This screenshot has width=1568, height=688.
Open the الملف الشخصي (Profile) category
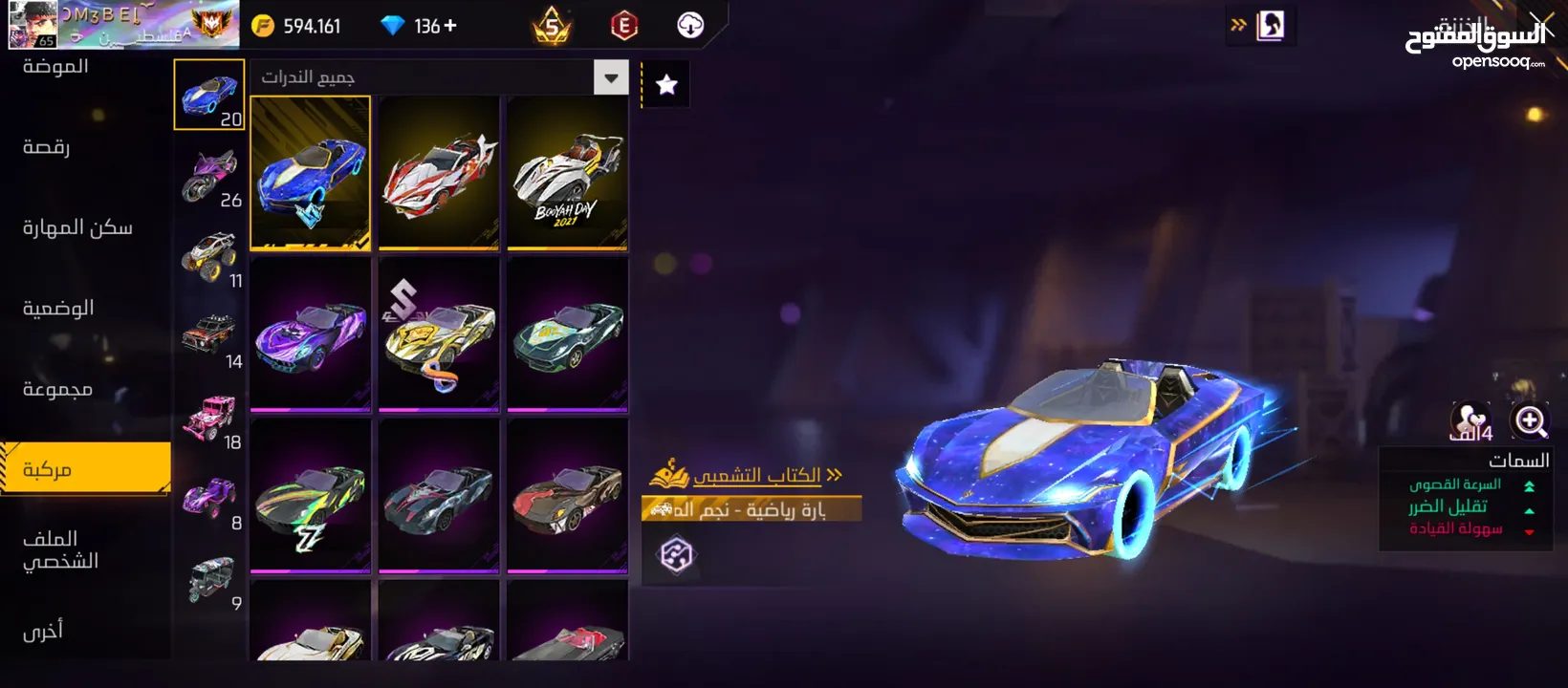click(60, 549)
